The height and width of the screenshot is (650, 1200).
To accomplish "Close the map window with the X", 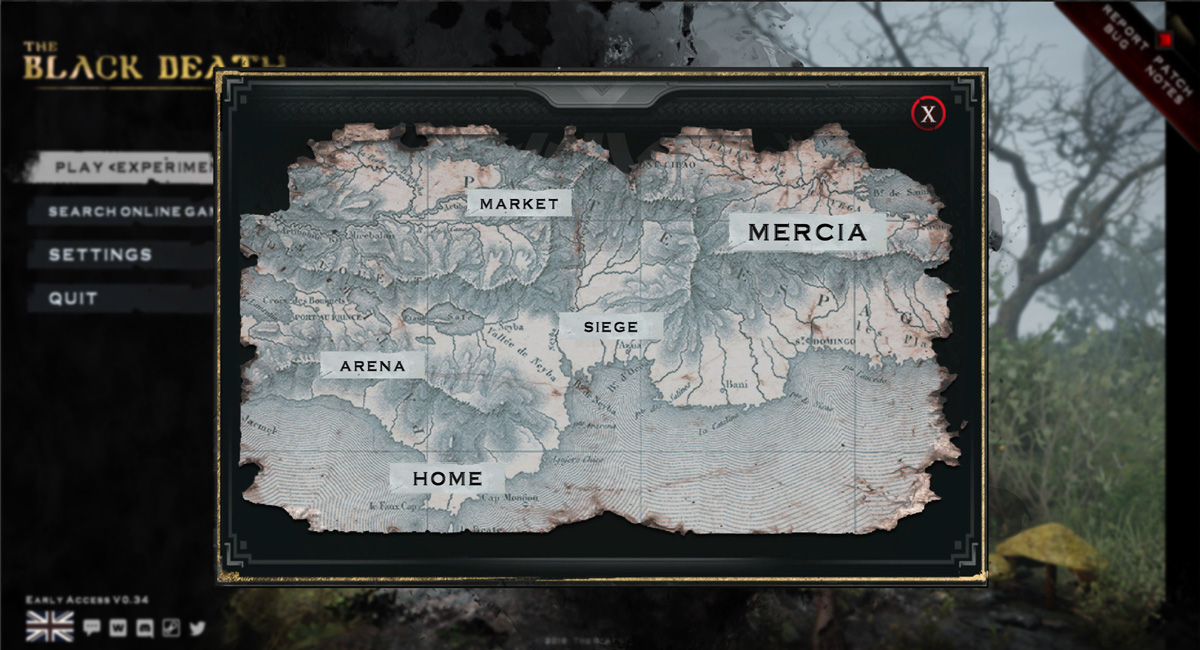I will pos(928,114).
